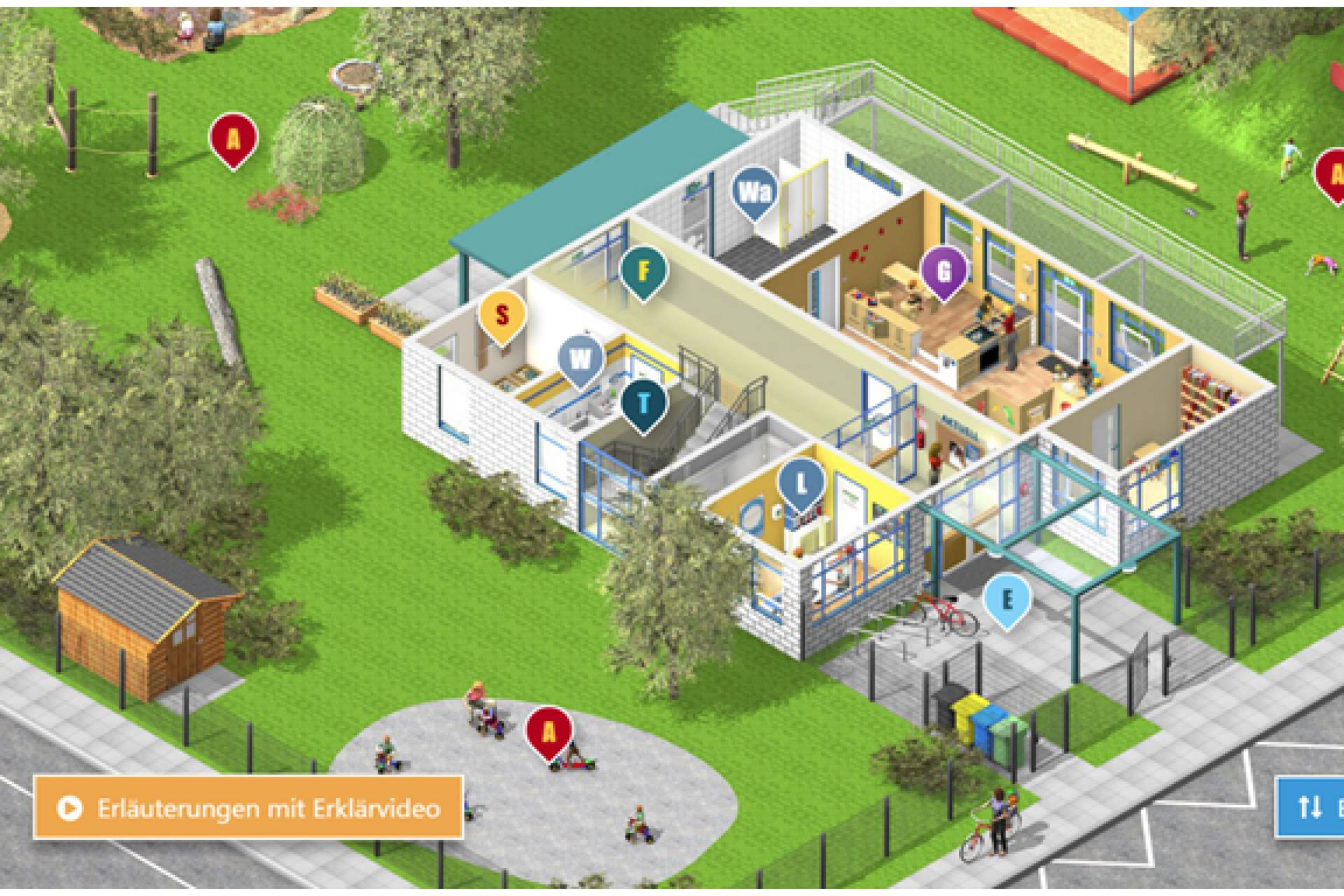Screen dimensions: 1344x896
Task: Open the grey-blue W marker
Action: [581, 360]
